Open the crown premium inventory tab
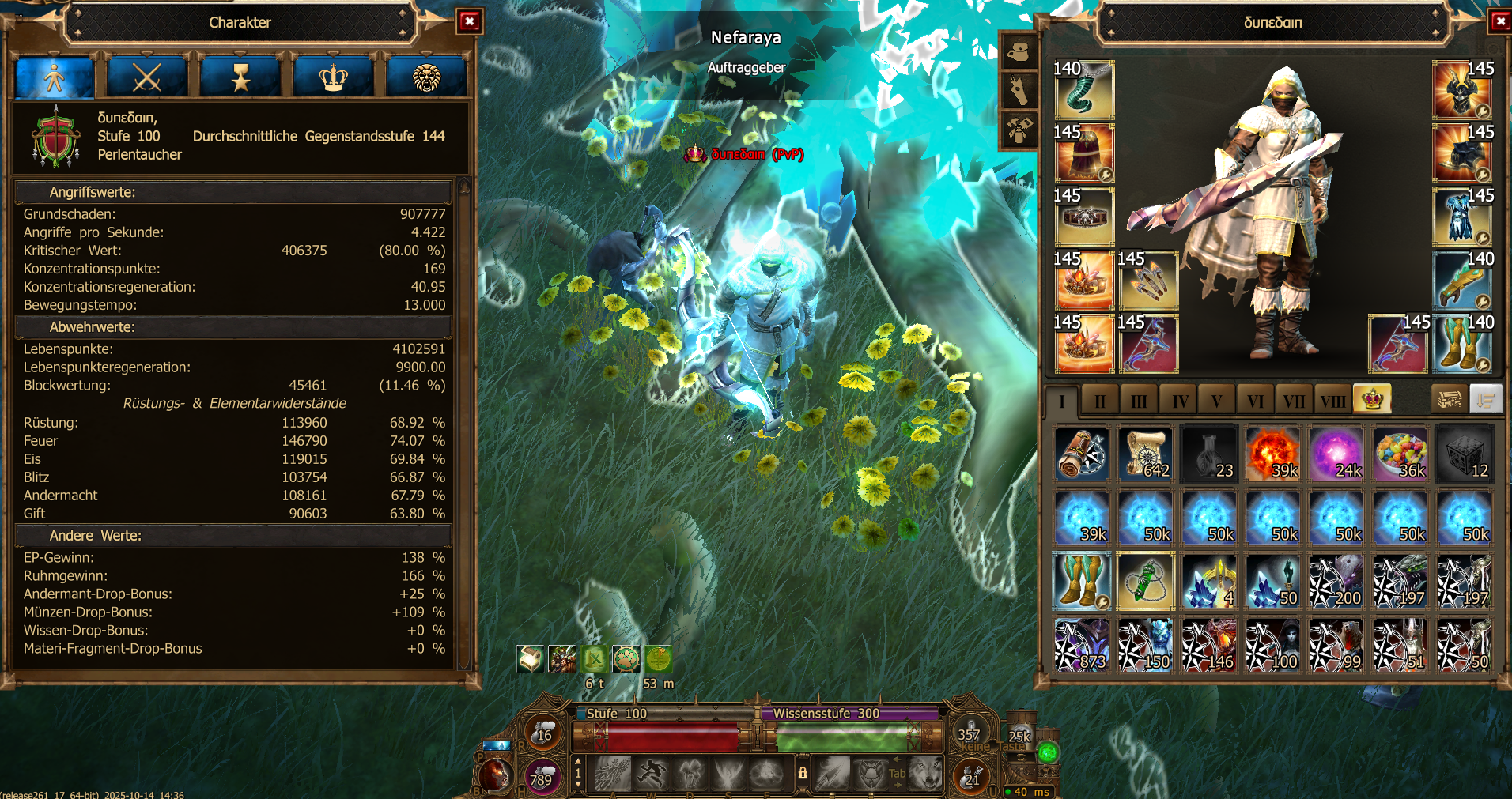The image size is (1512, 799). pyautogui.click(x=1372, y=400)
